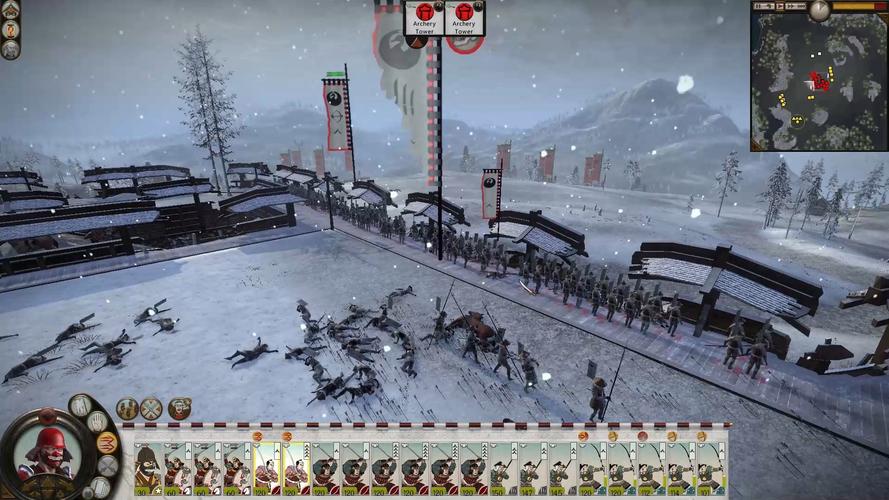Click the round clock dial atop the minimap
Image resolution: width=889 pixels, height=500 pixels.
click(x=820, y=10)
